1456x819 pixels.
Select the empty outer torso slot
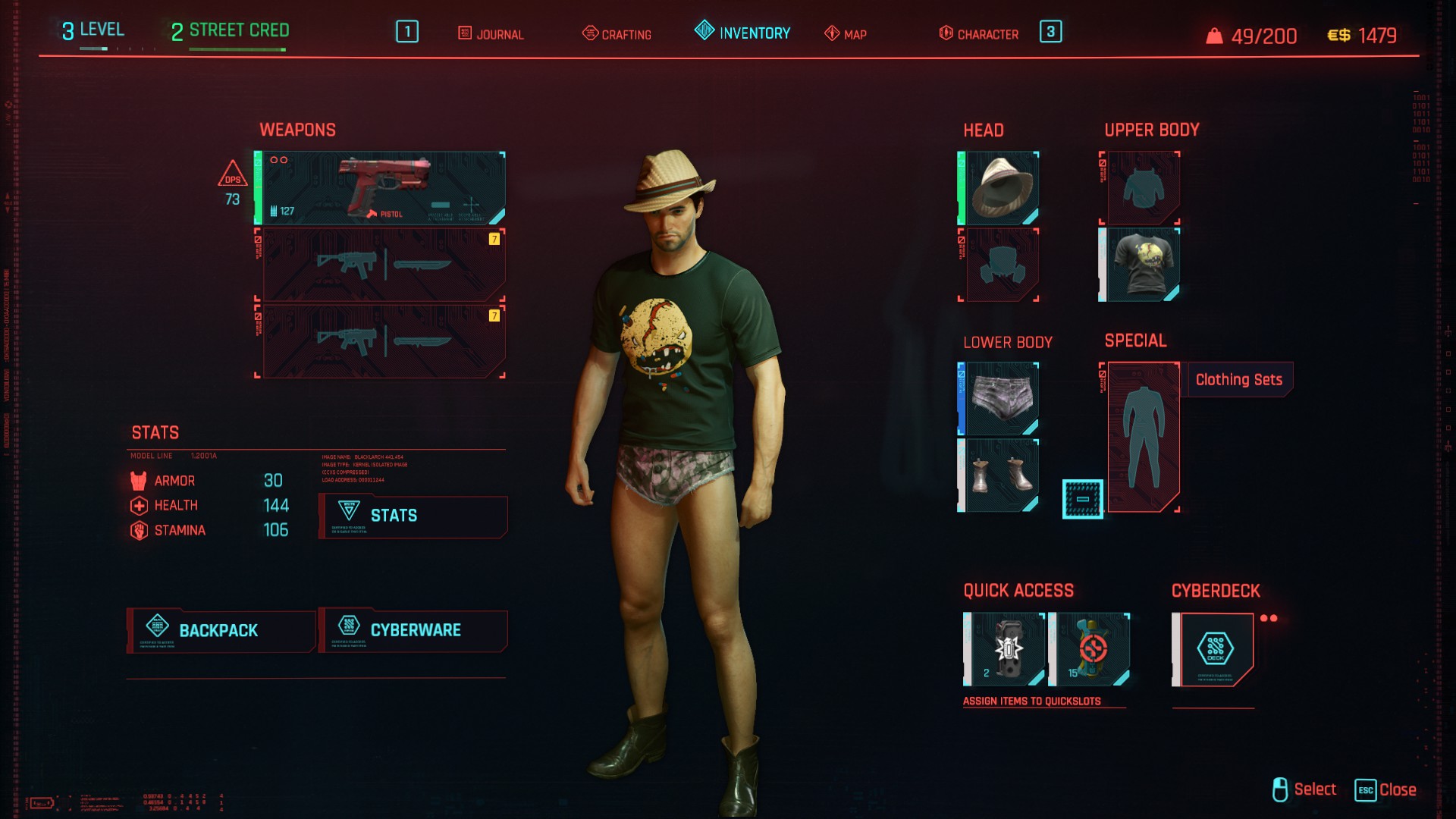click(x=1141, y=188)
